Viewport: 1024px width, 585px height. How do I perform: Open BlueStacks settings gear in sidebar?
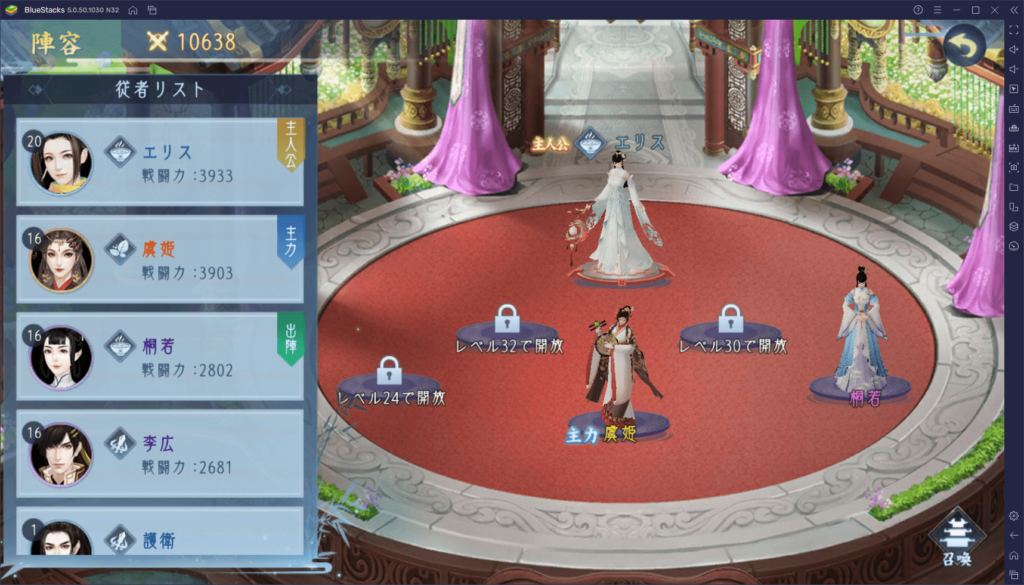pyautogui.click(x=1013, y=515)
